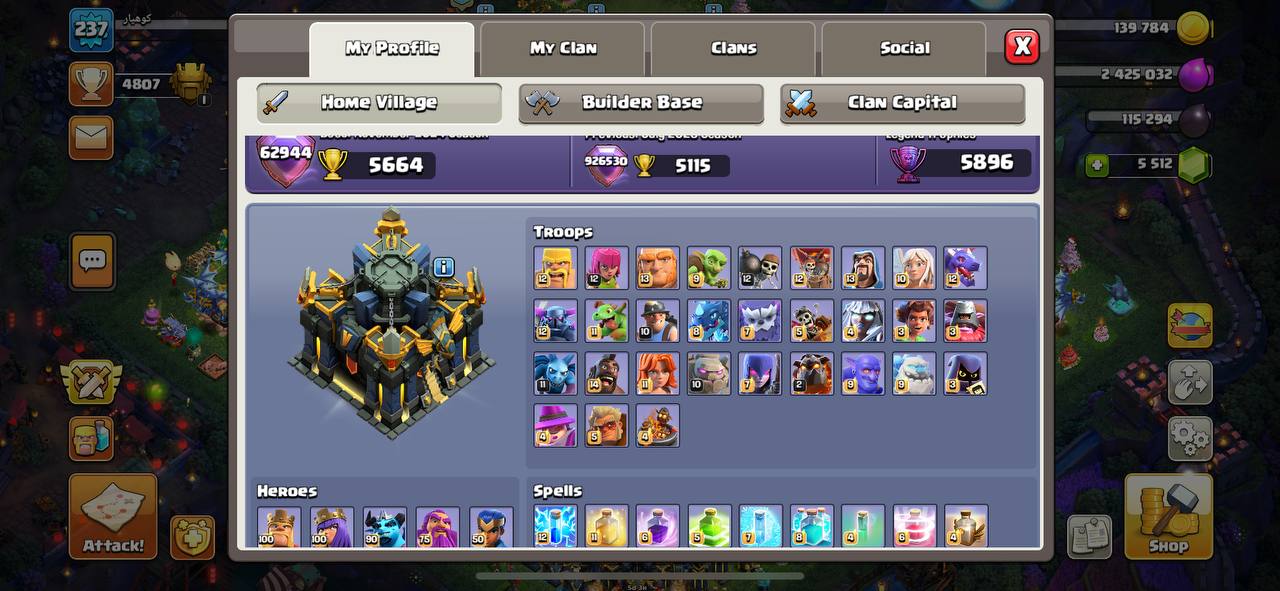Click the player level 237 badge

[x=91, y=29]
